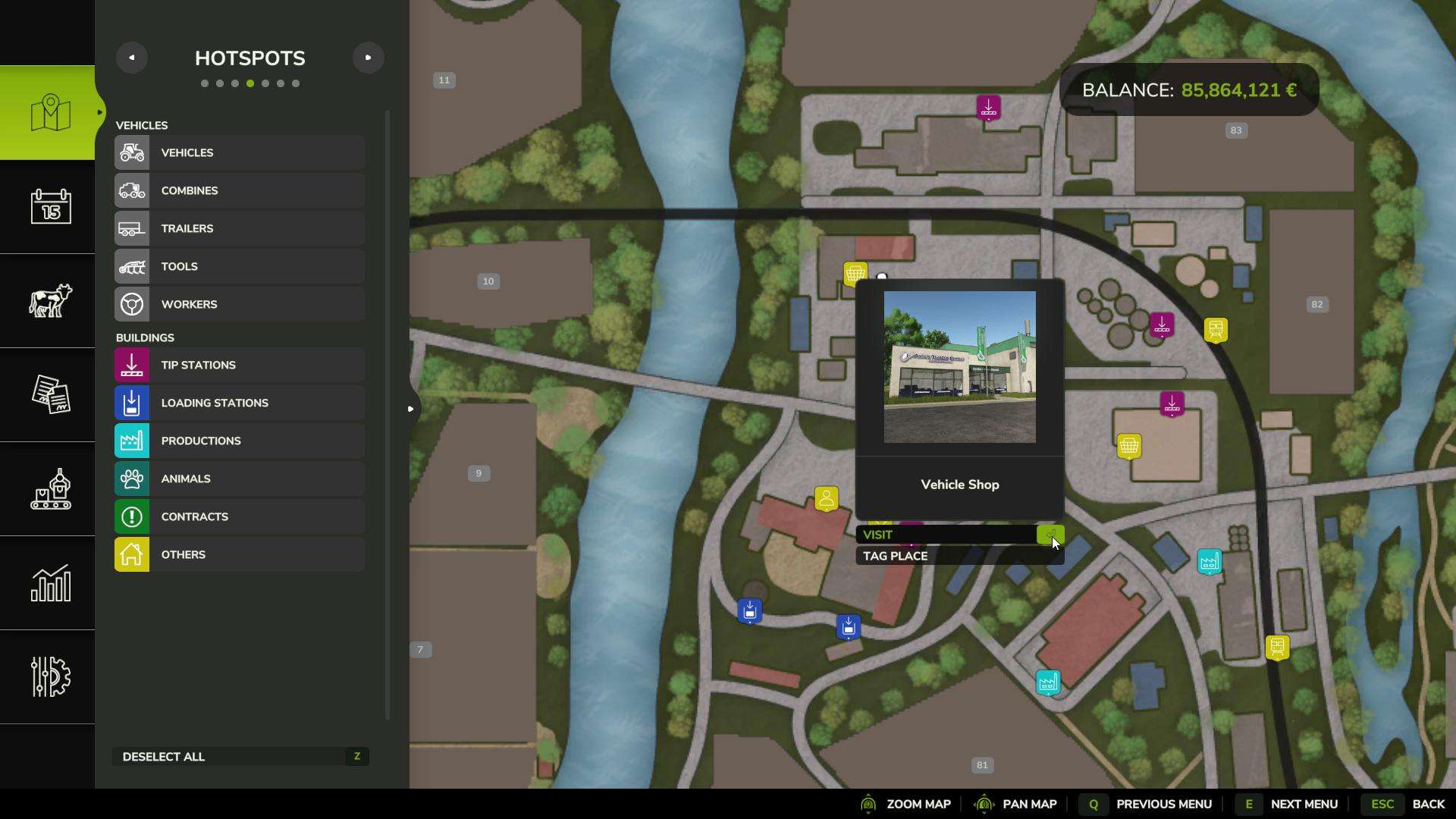Open the settings sliders gear tab
The height and width of the screenshot is (819, 1456).
50,676
